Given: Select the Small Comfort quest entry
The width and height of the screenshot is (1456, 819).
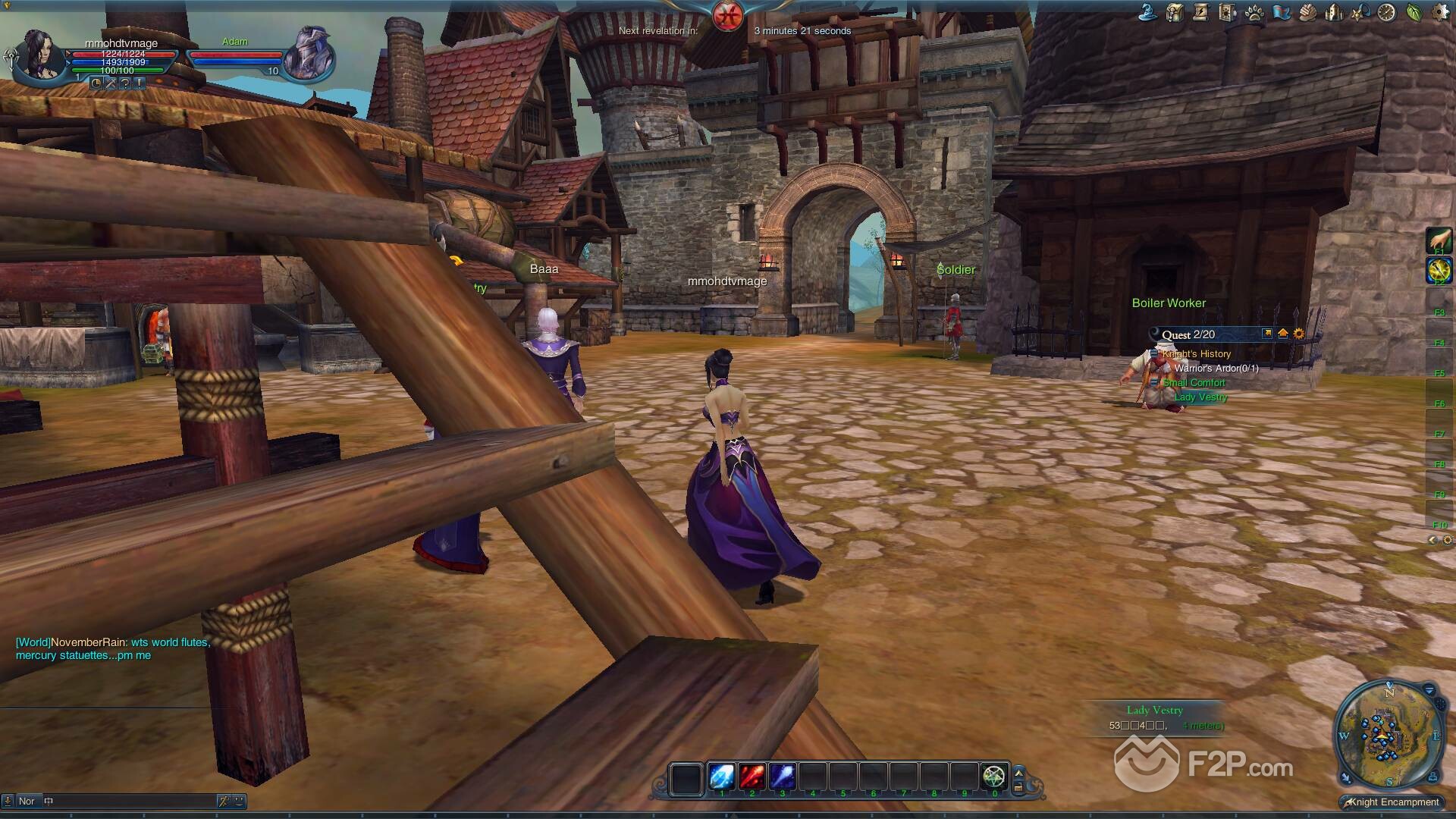Looking at the screenshot, I should coord(1194,383).
